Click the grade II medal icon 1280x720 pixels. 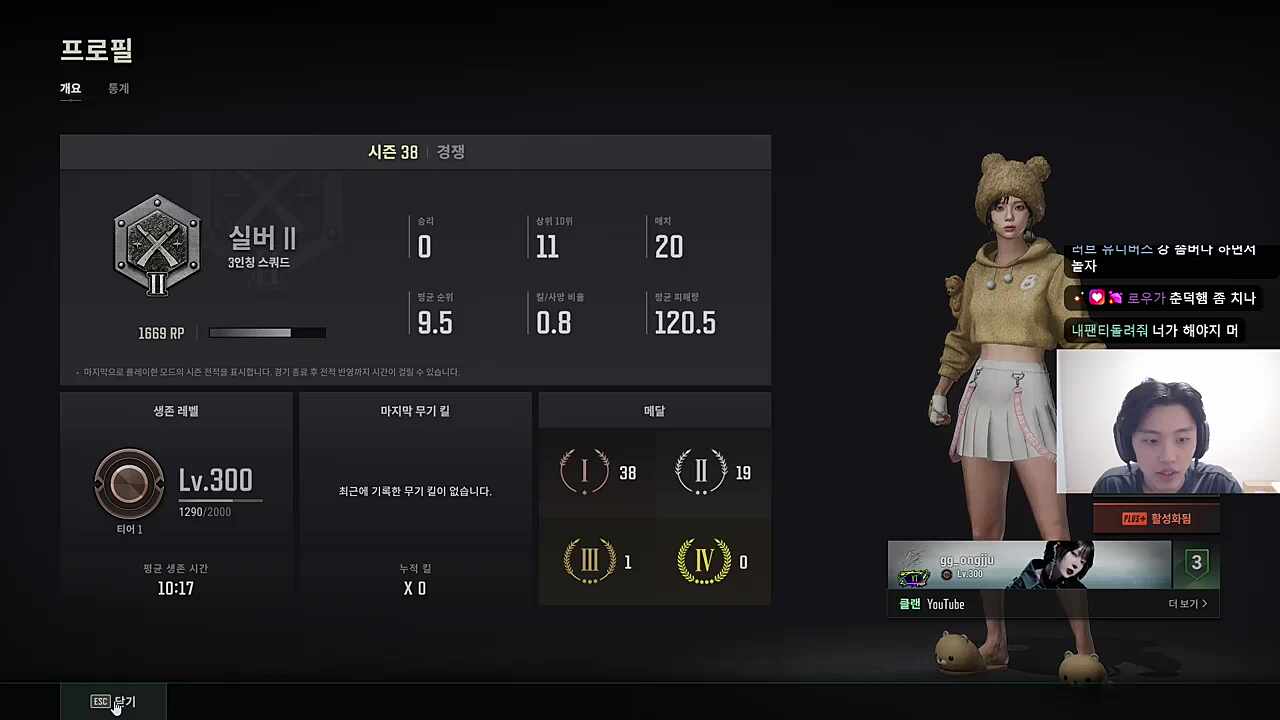(x=700, y=472)
